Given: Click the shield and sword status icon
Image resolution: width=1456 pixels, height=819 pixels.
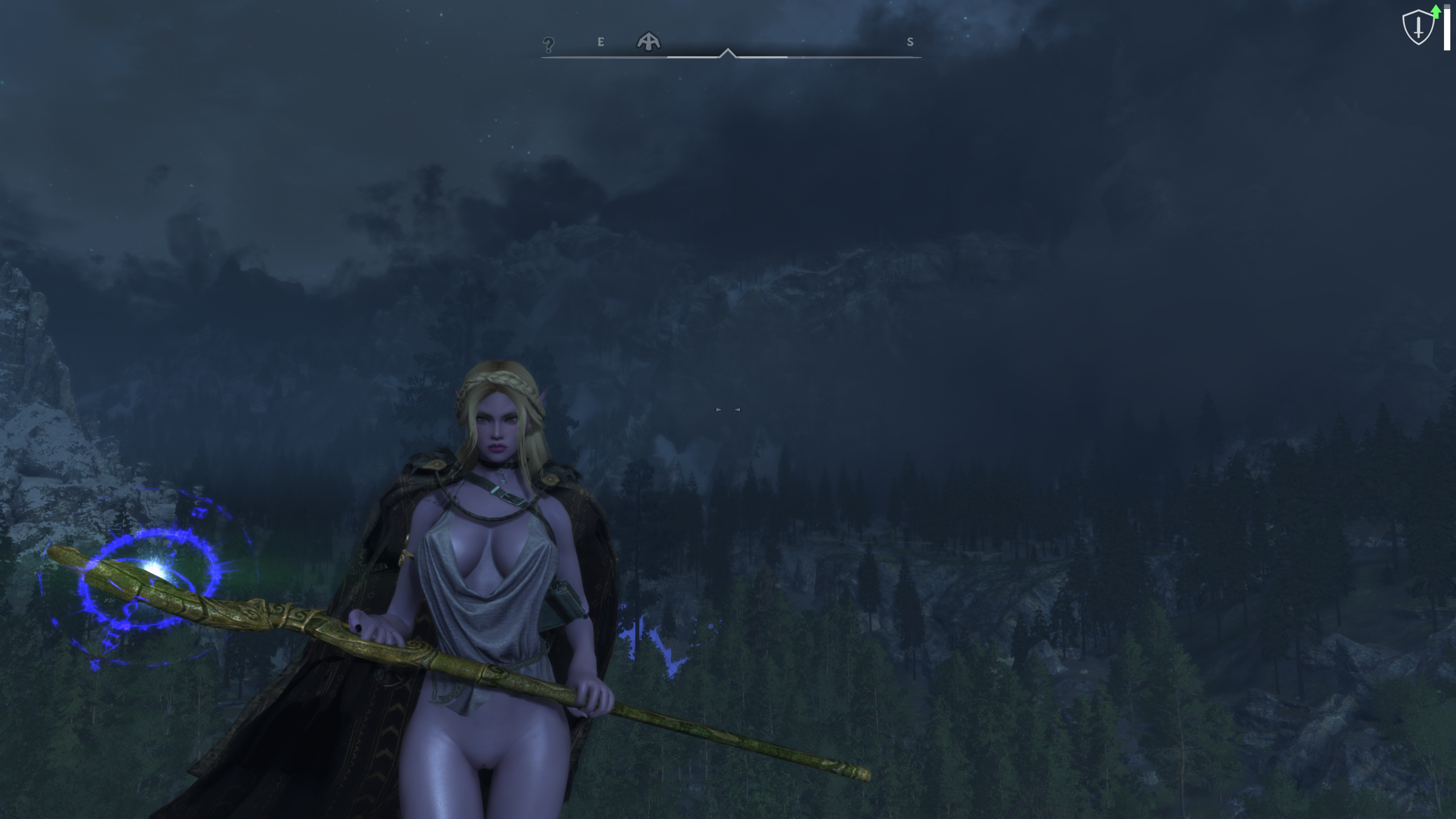Looking at the screenshot, I should pyautogui.click(x=1418, y=27).
